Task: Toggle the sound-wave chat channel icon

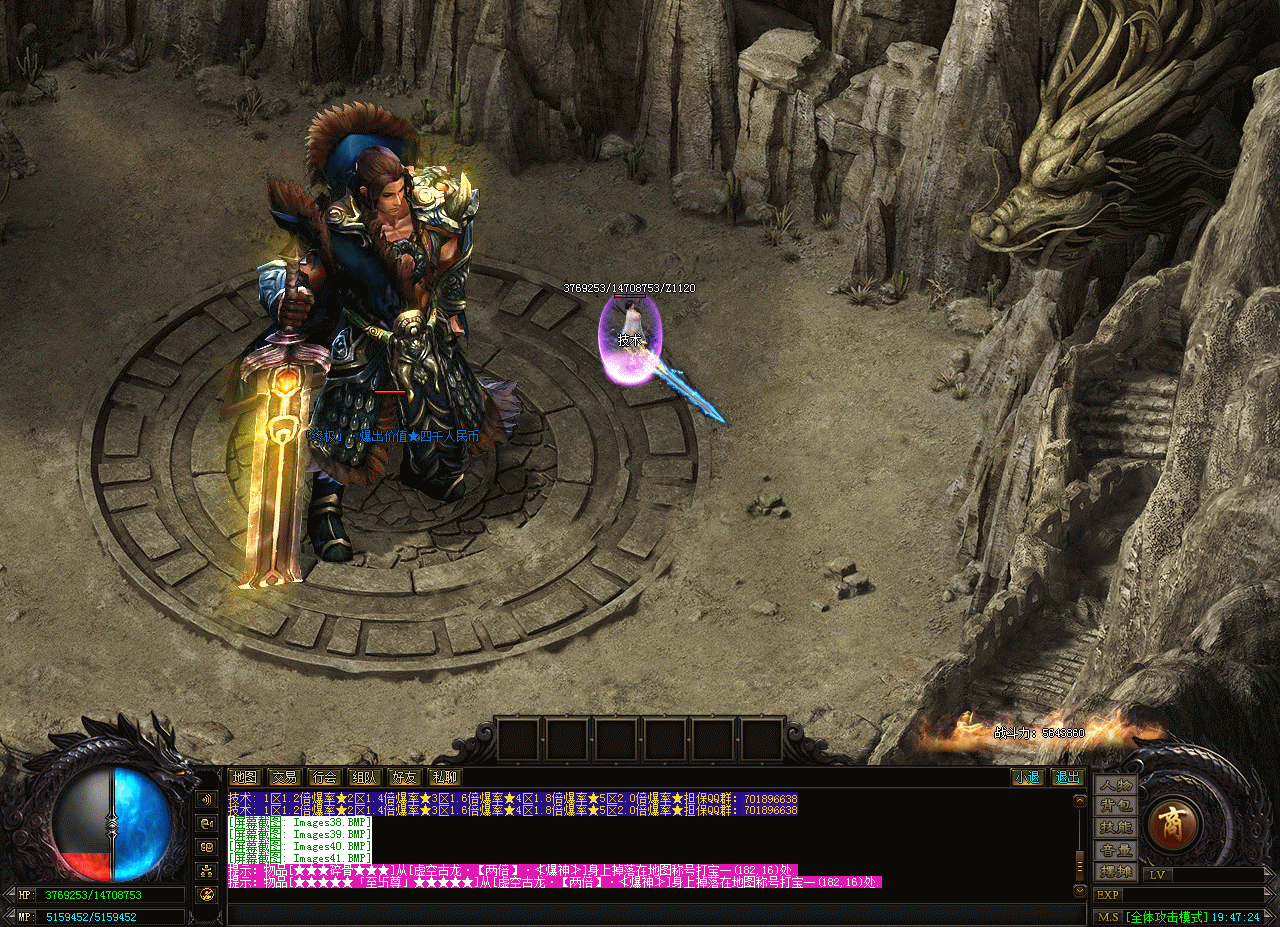Action: click(208, 799)
